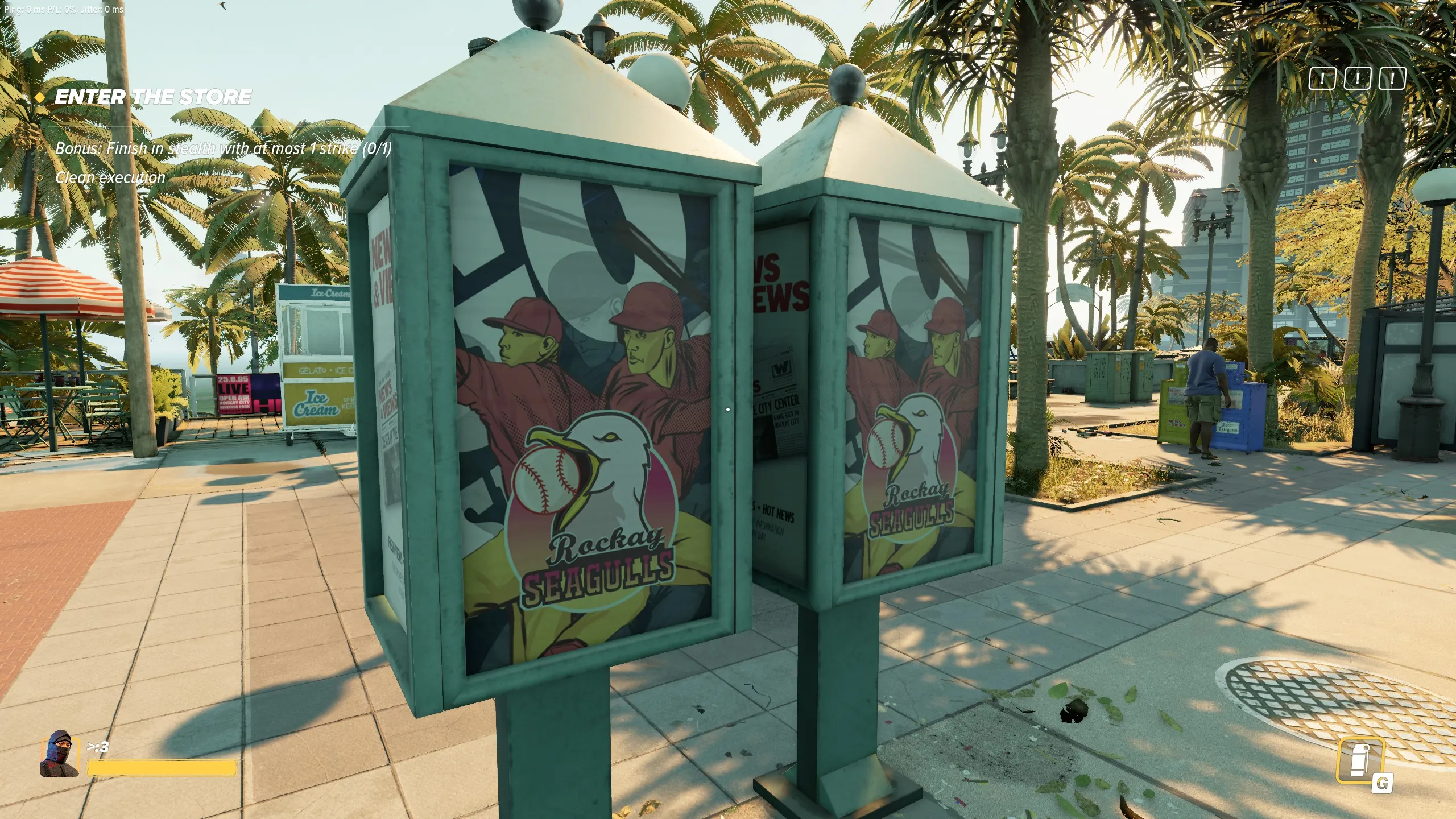Image resolution: width=1456 pixels, height=819 pixels.
Task: Select the Enter the Store objective
Action: click(152, 97)
